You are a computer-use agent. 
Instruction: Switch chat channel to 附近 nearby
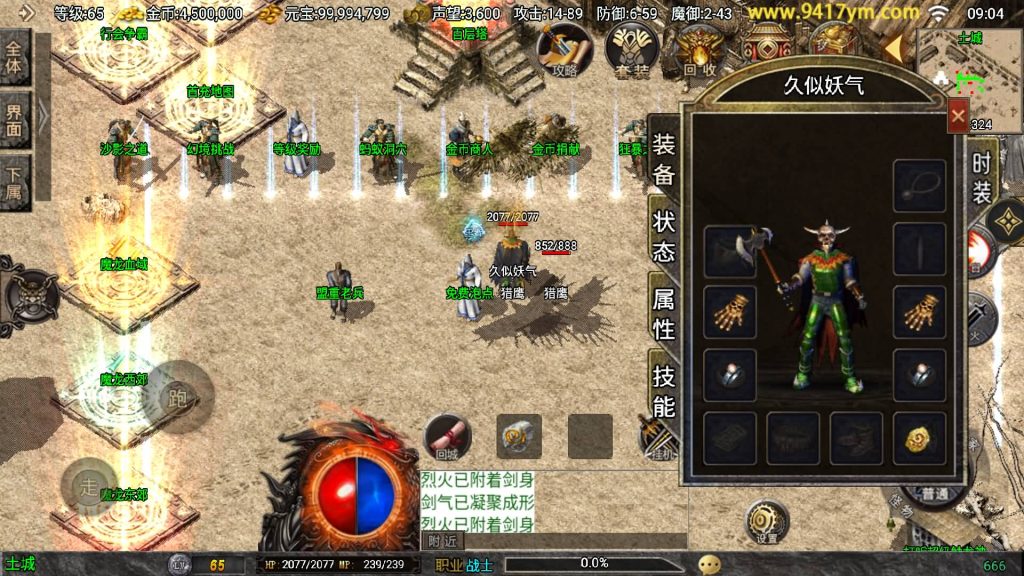point(443,540)
